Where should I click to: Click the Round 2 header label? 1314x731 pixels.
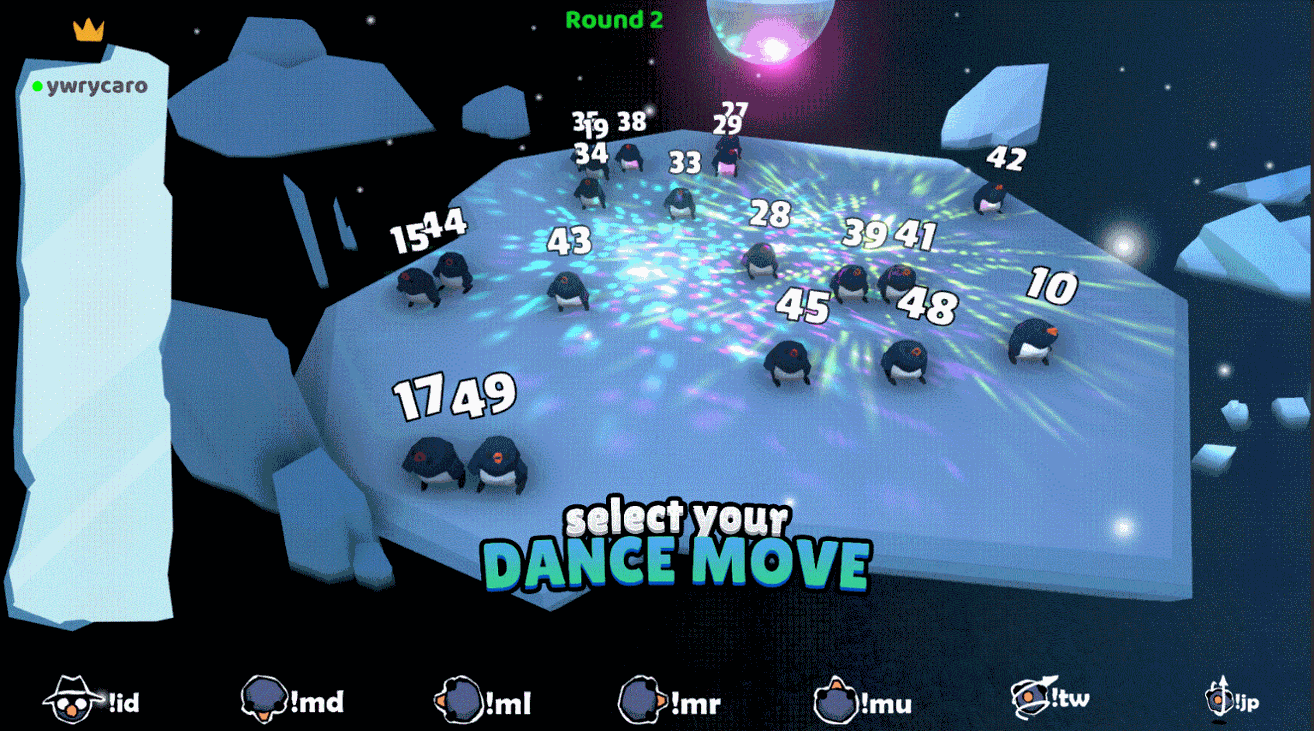click(615, 21)
